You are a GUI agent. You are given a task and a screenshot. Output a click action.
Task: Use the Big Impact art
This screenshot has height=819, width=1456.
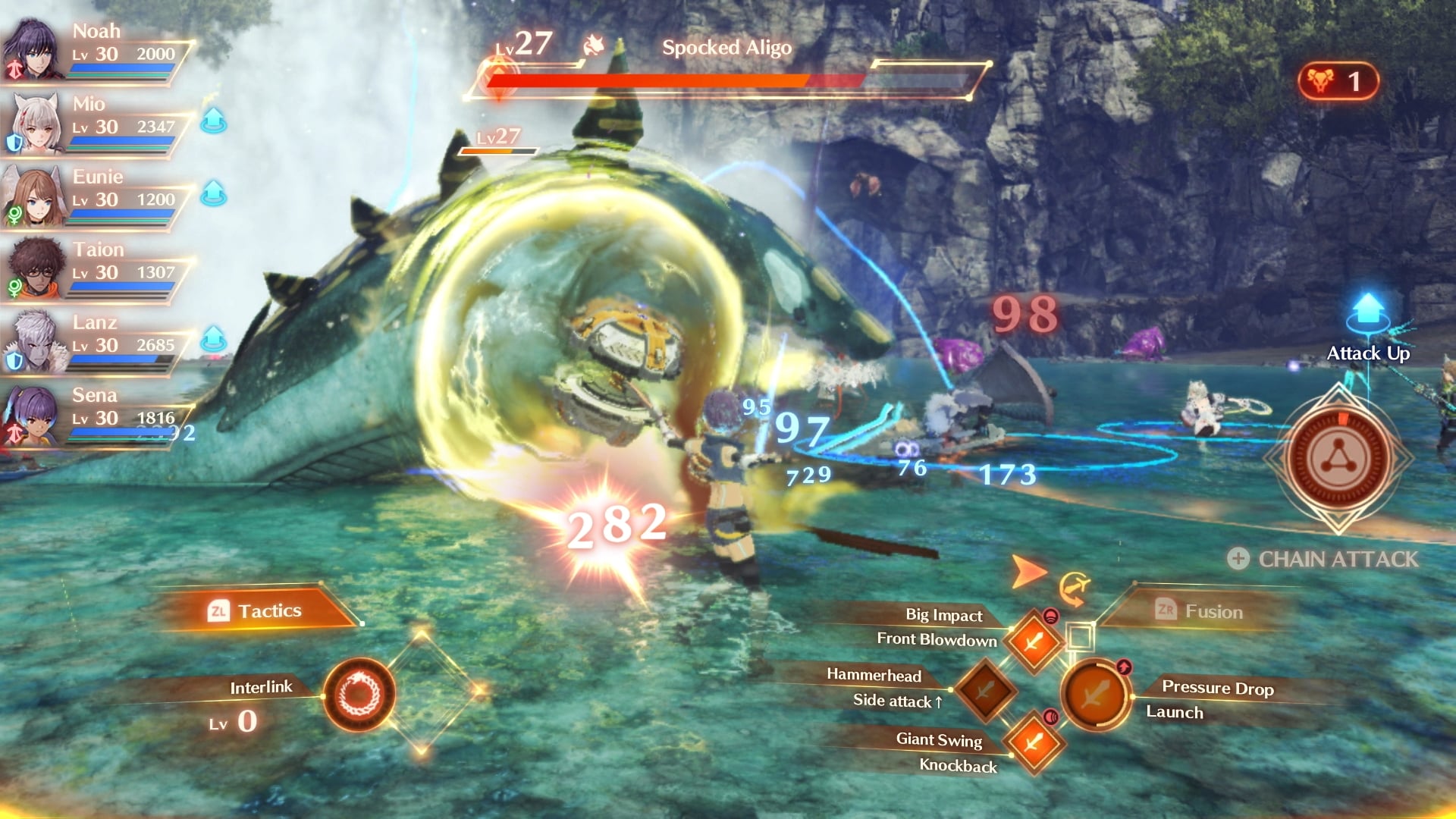(x=1033, y=642)
